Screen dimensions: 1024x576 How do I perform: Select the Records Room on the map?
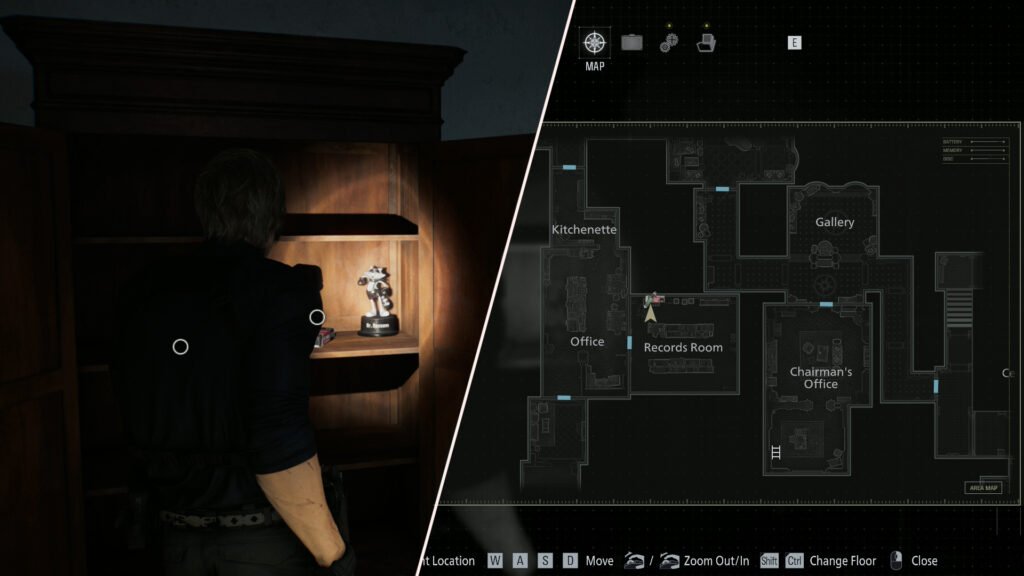pyautogui.click(x=683, y=348)
